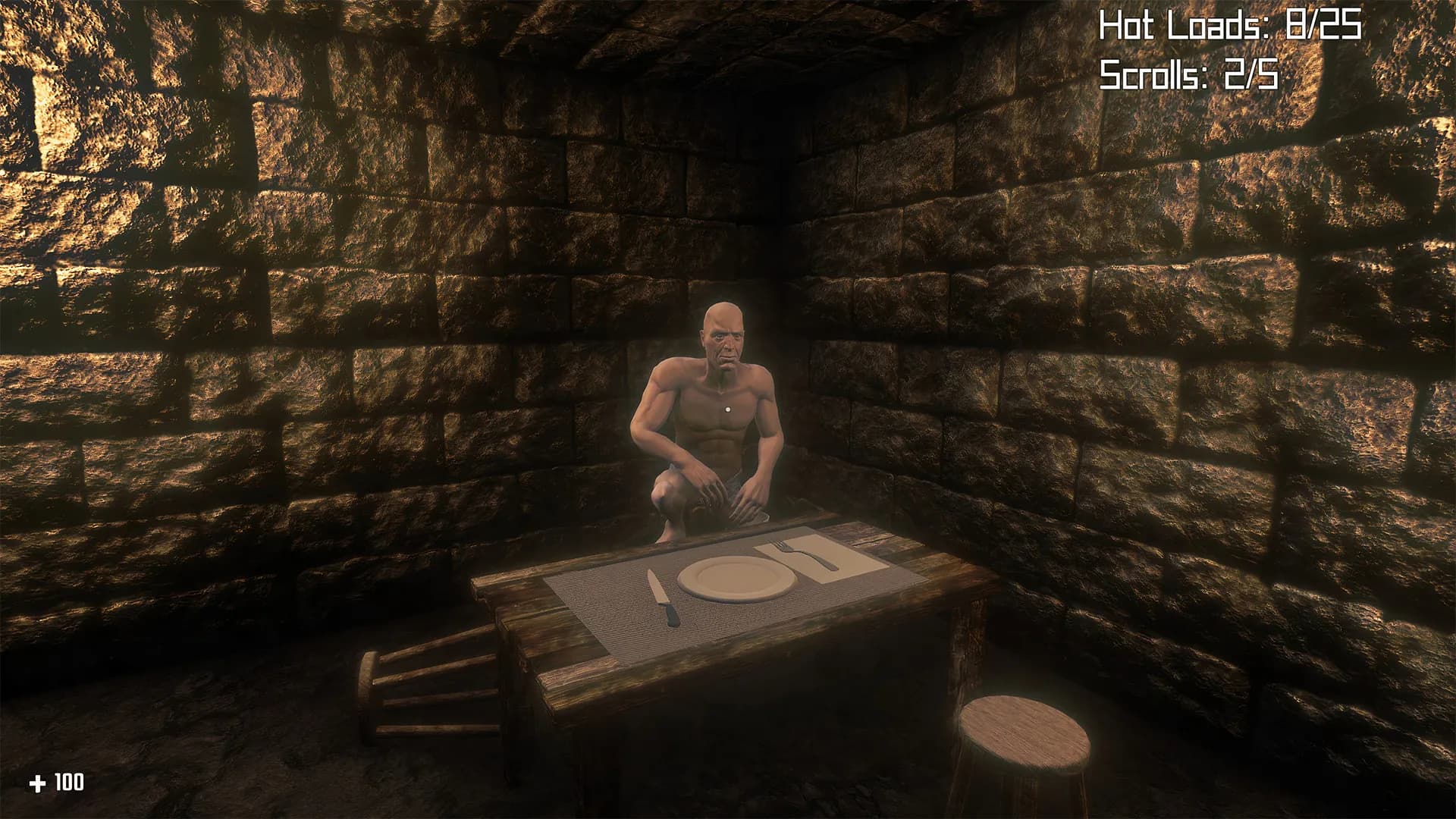Click the white crosshair dot
This screenshot has width=1456, height=819.
pyautogui.click(x=728, y=409)
